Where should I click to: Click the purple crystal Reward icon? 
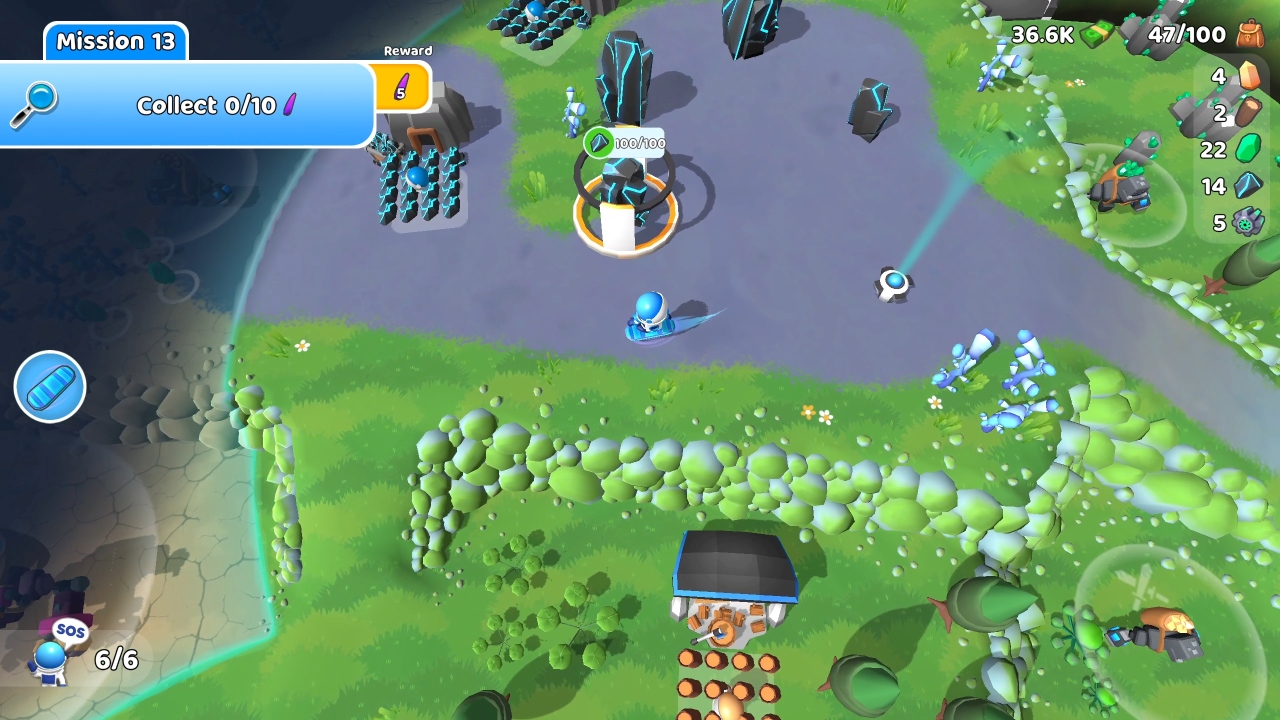404,87
